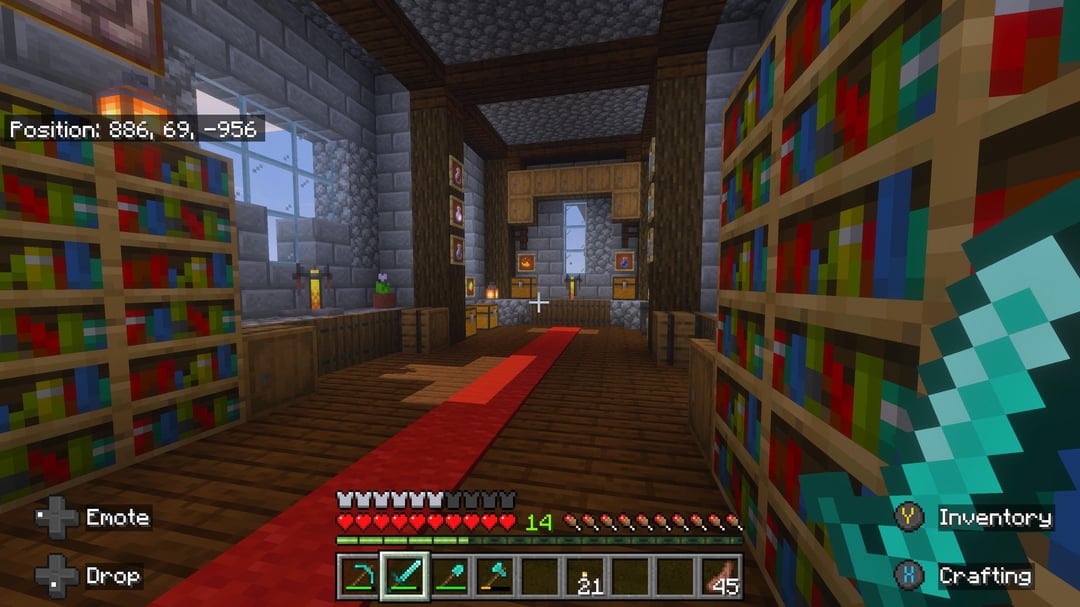The image size is (1080, 607).
Task: Select the torch stack of 21
Action: [586, 575]
